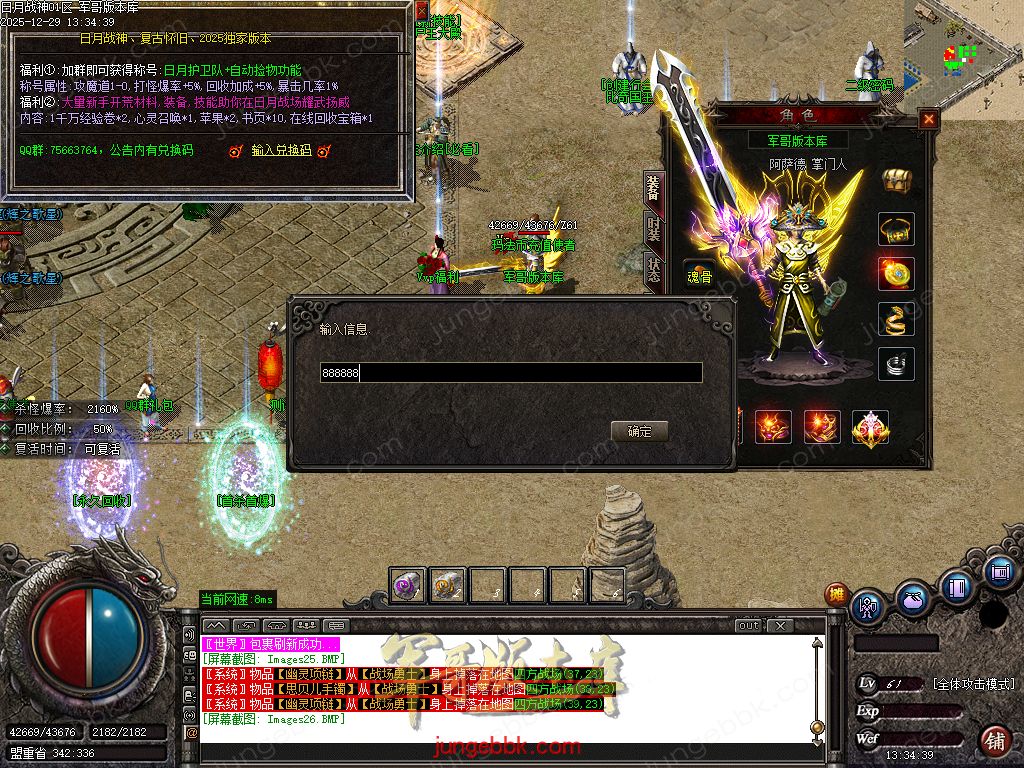This screenshot has height=768, width=1024.
Task: Open the golden treasure chest icon
Action: pyautogui.click(x=896, y=181)
